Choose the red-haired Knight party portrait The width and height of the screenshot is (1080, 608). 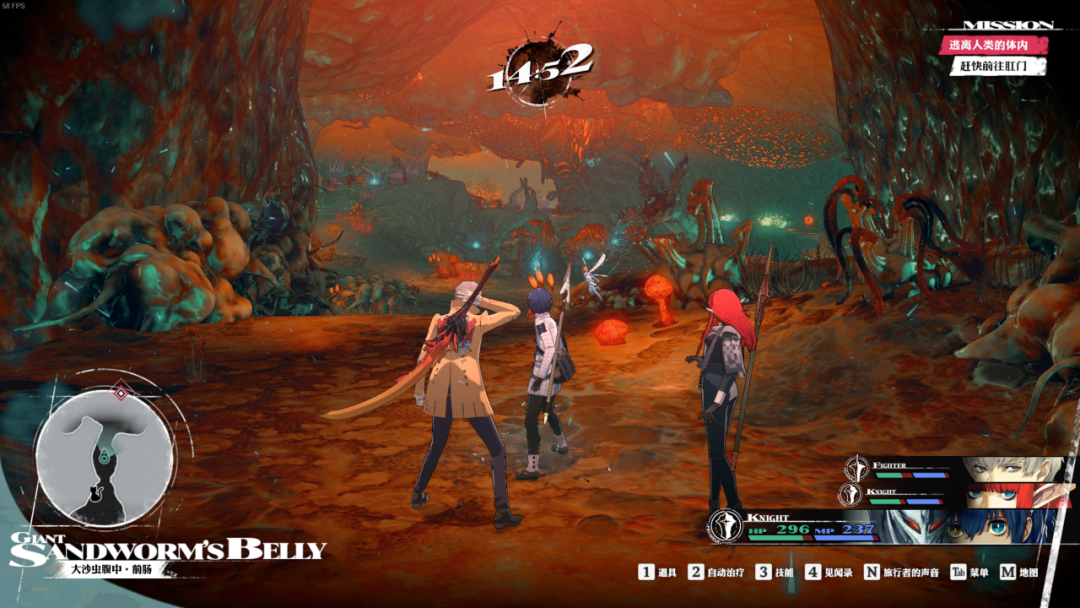tap(1012, 494)
